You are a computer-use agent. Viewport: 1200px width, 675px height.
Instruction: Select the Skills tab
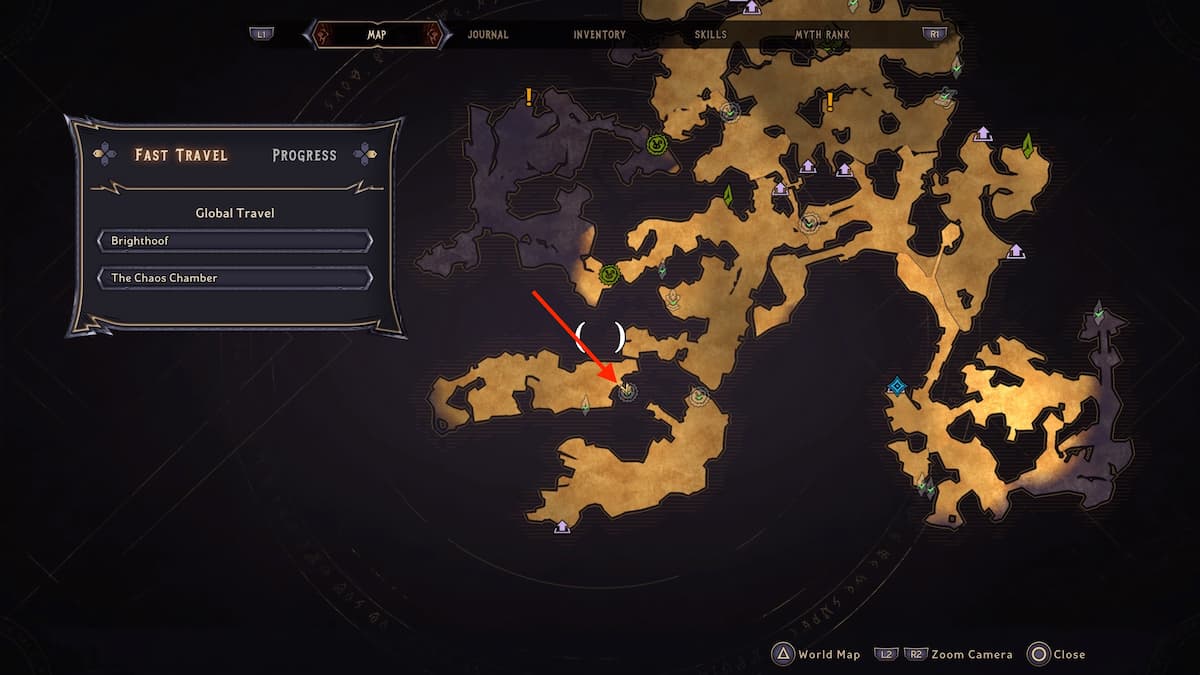[710, 35]
